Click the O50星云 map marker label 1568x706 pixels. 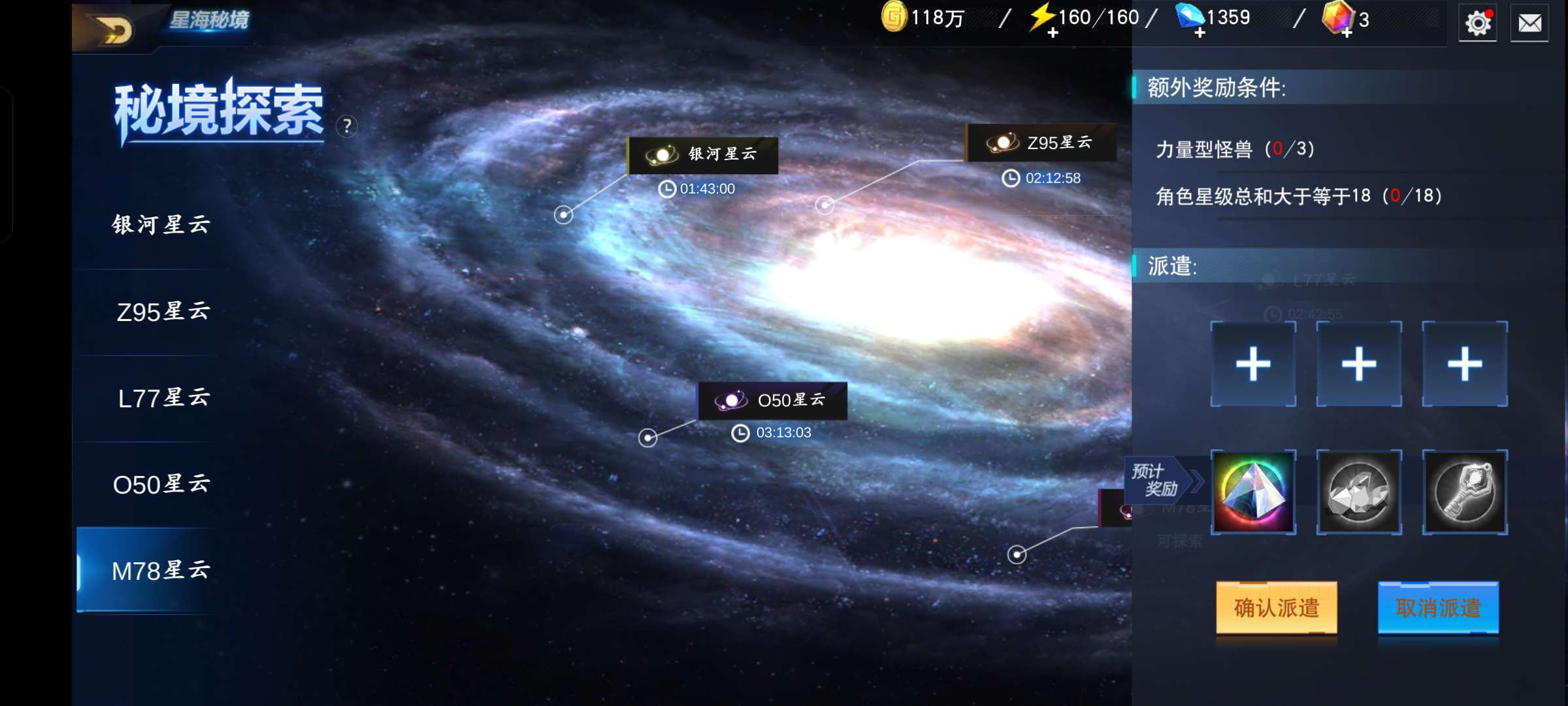(772, 400)
